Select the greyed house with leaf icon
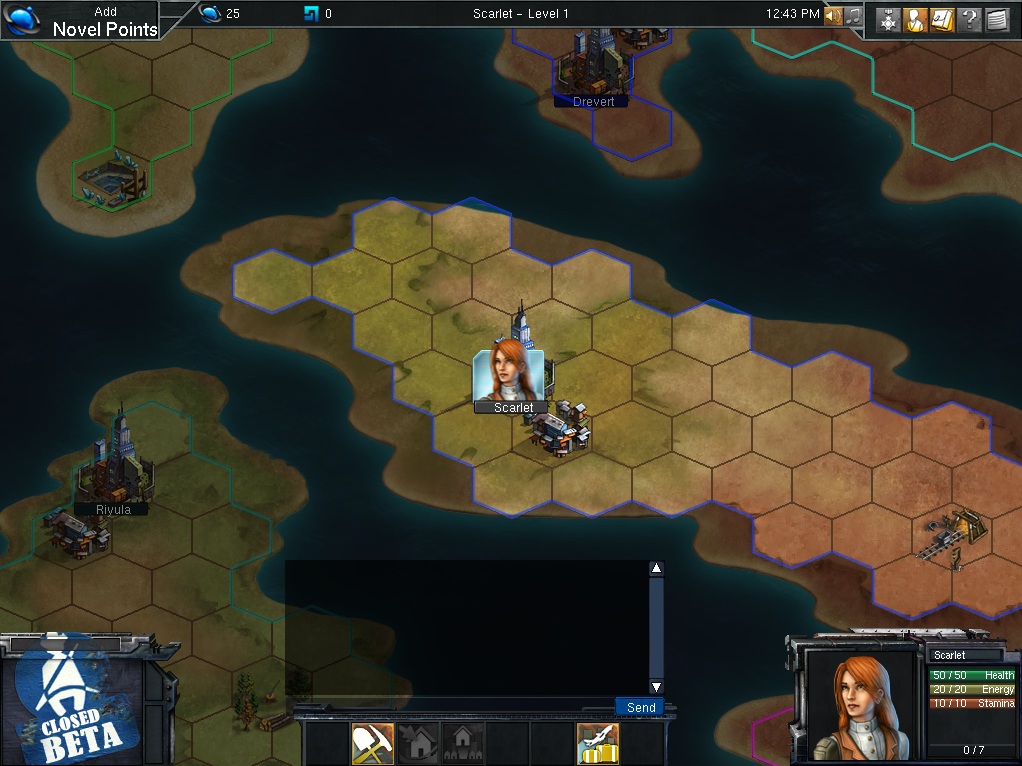Viewport: 1022px width, 766px height. click(418, 743)
